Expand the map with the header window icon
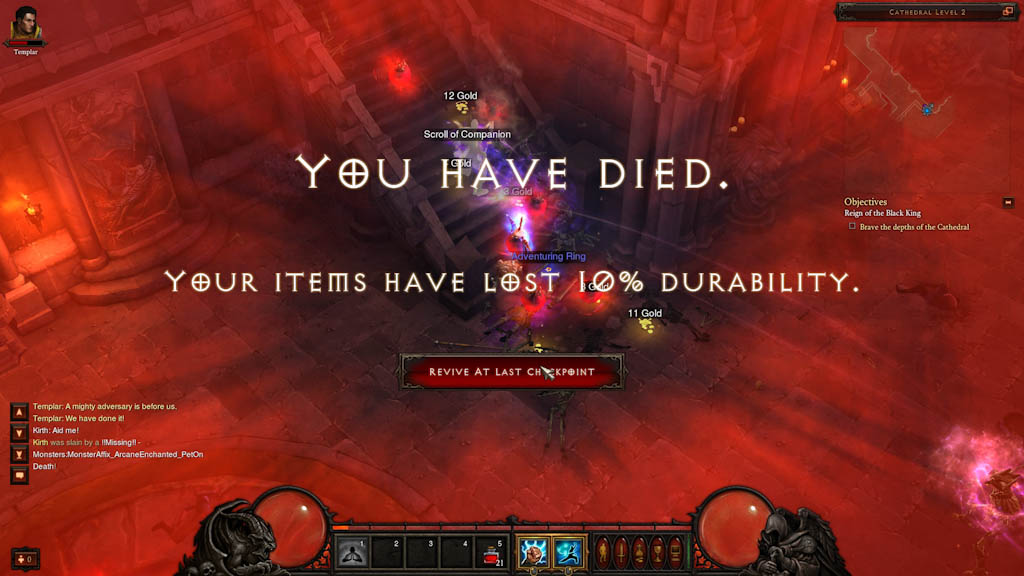The width and height of the screenshot is (1024, 576). (1008, 12)
